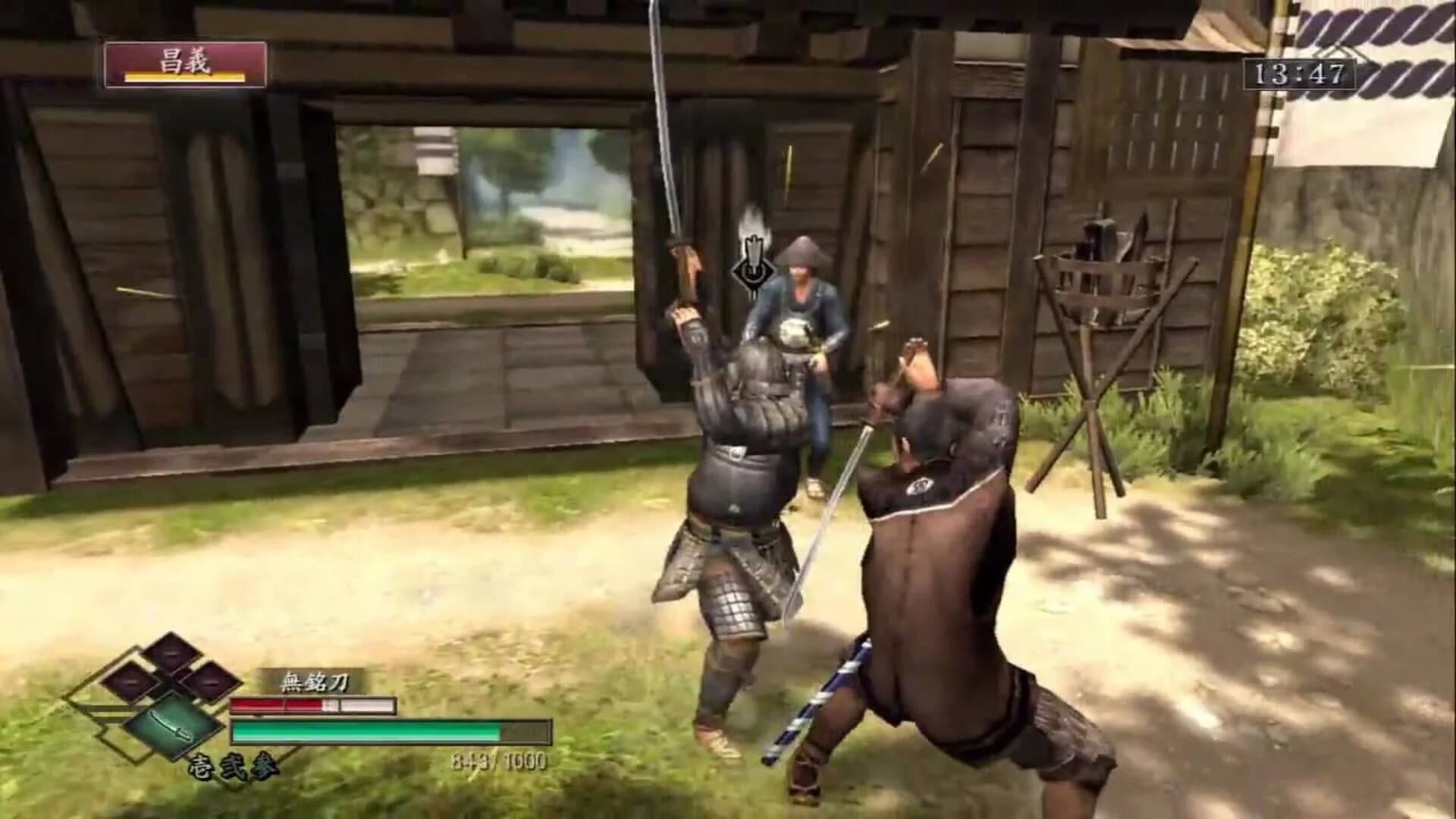Expand the in-game clock display
The width and height of the screenshot is (1456, 819).
(1300, 72)
